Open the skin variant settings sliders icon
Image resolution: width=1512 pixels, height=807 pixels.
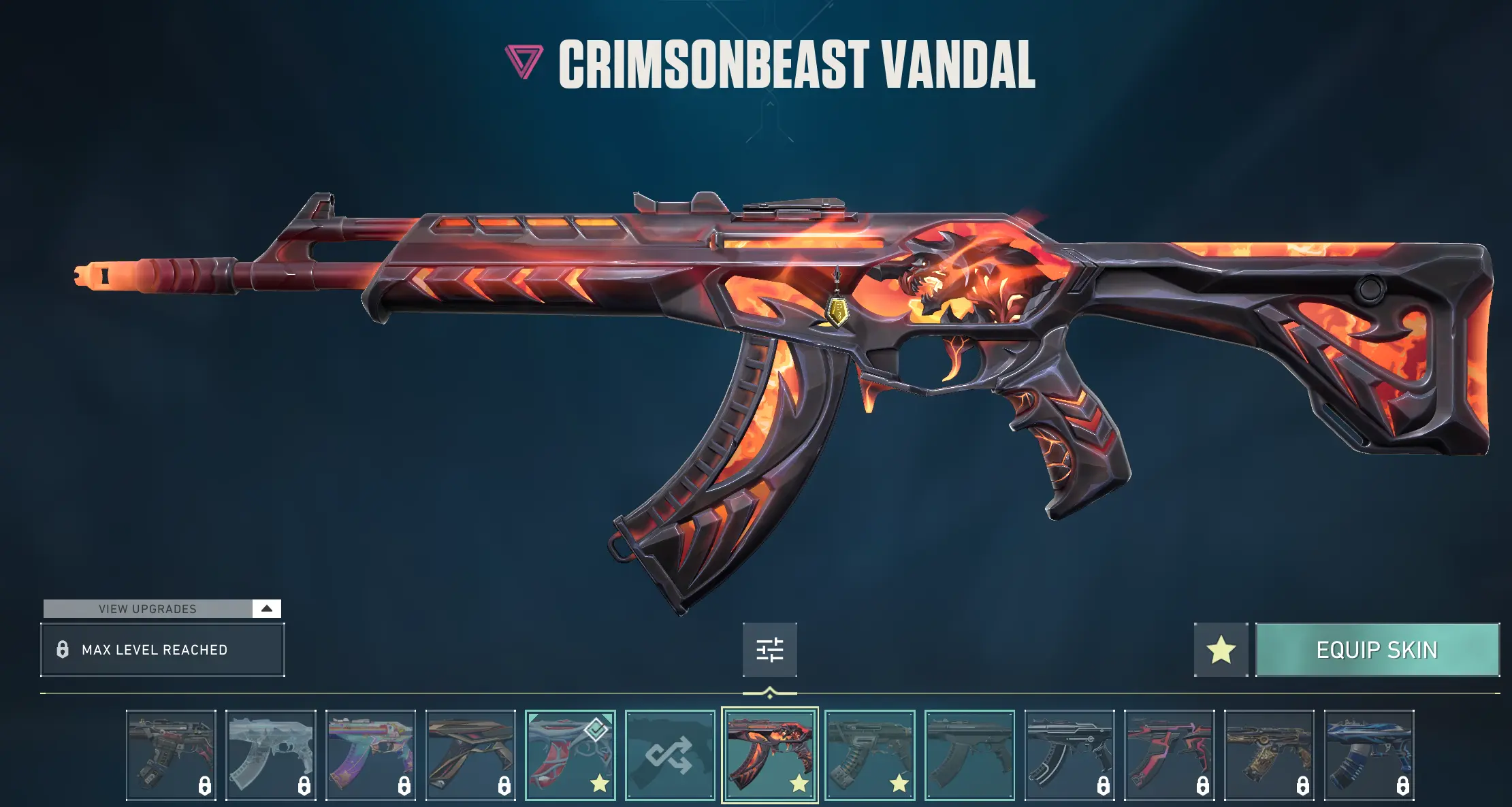770,650
